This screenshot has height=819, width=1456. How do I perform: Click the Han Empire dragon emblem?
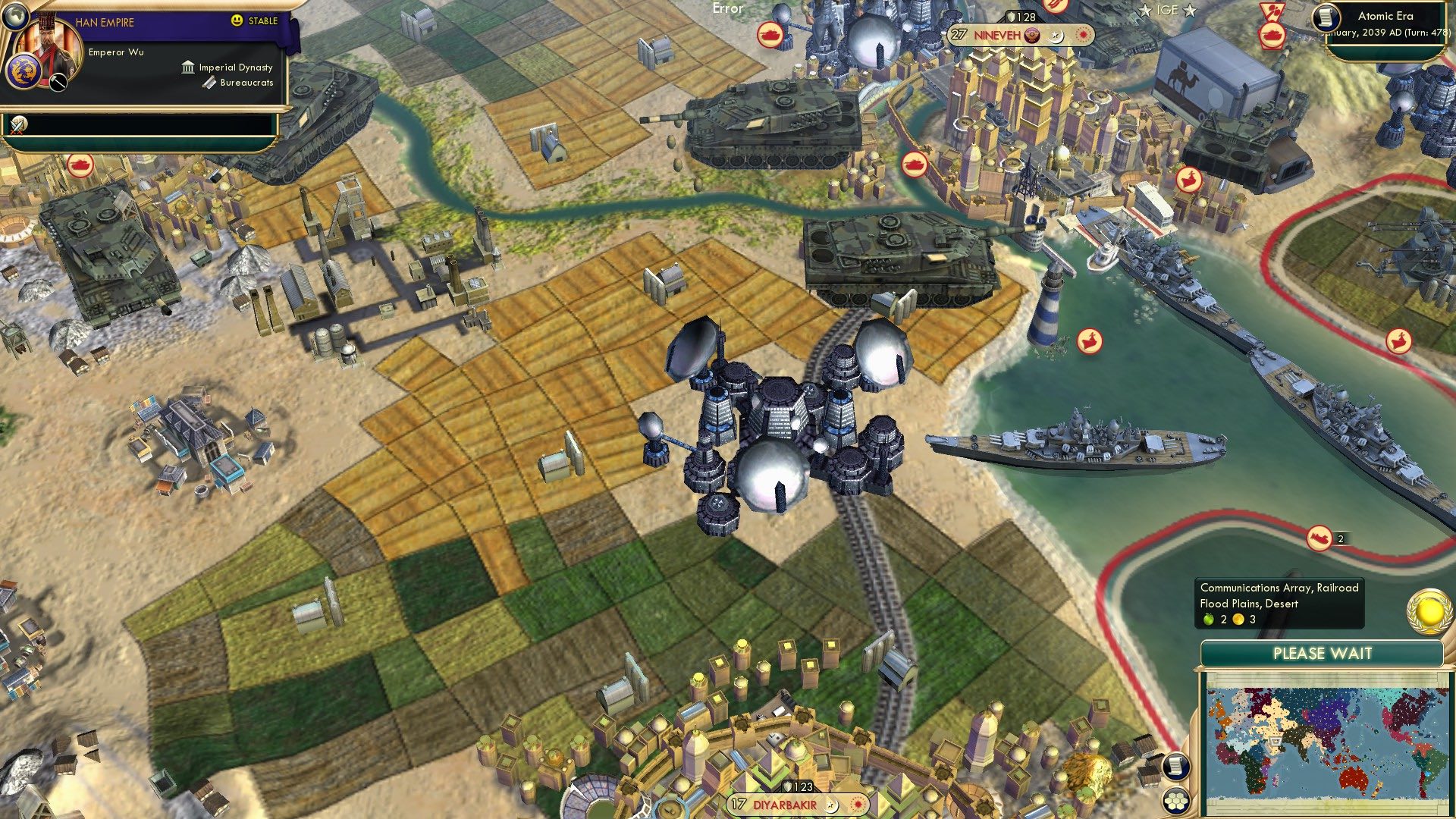click(x=24, y=71)
